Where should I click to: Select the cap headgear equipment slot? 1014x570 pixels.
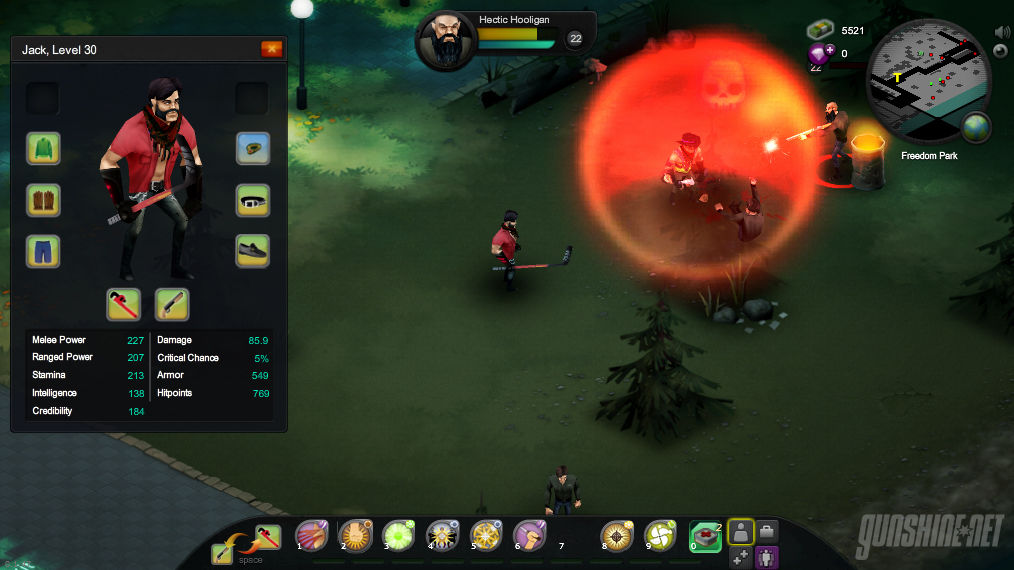253,148
